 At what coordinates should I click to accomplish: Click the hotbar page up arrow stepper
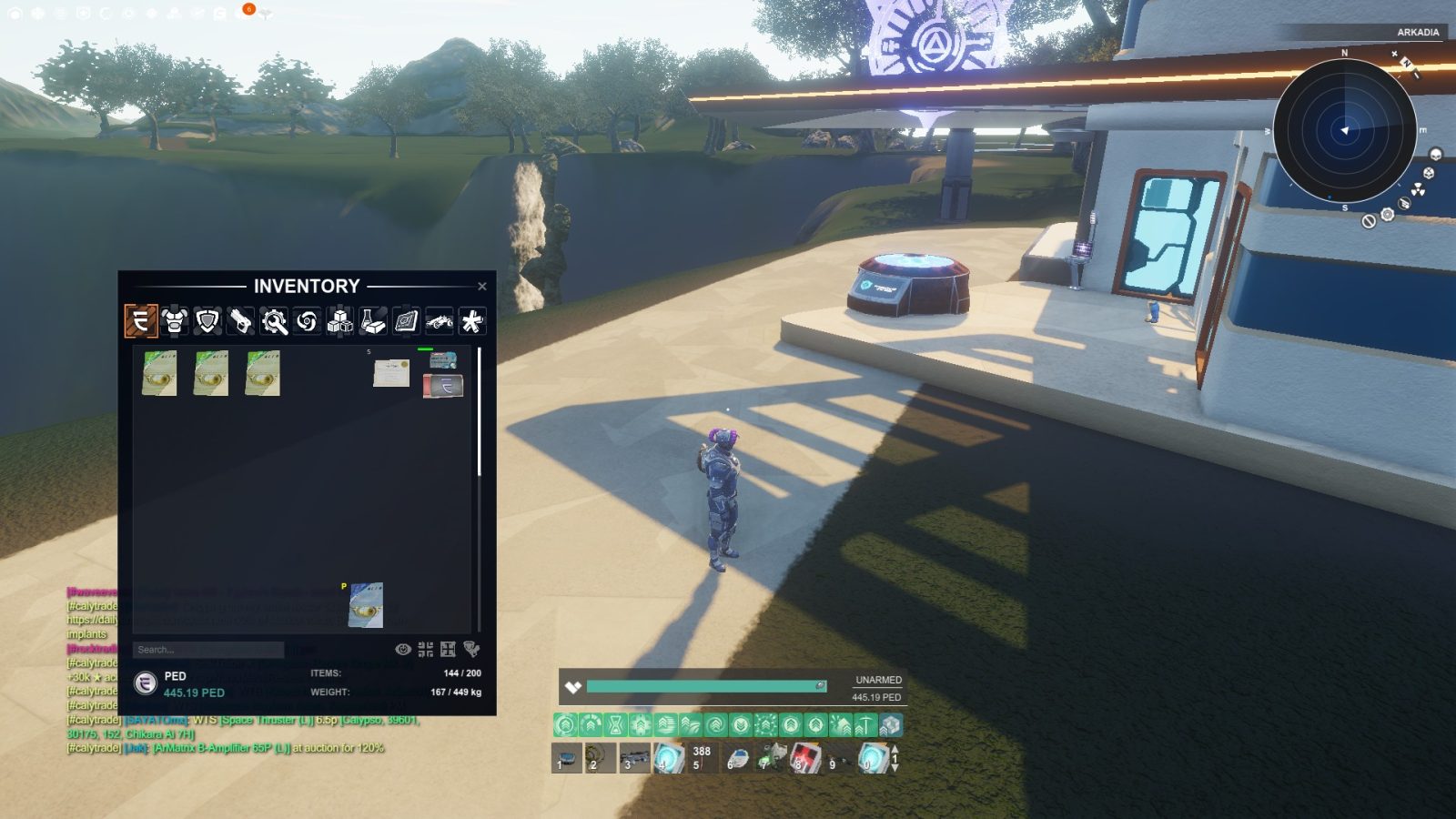(x=895, y=749)
